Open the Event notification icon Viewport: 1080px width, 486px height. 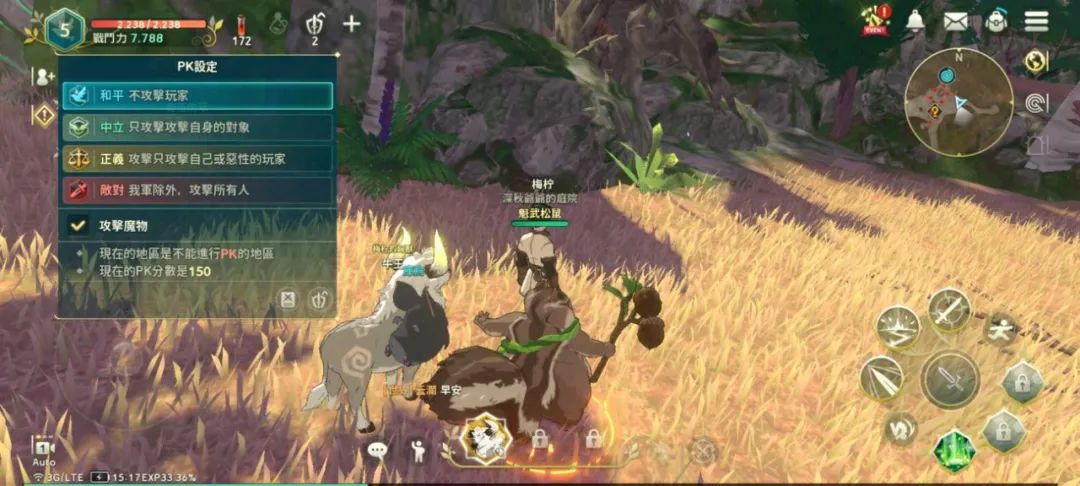click(x=876, y=18)
